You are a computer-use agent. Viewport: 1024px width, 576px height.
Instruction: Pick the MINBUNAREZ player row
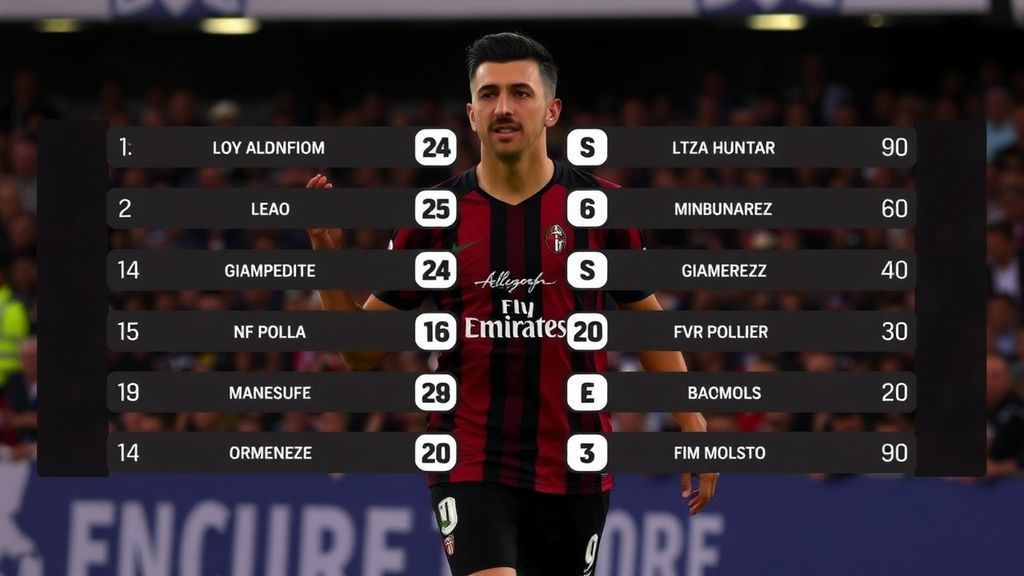click(723, 209)
